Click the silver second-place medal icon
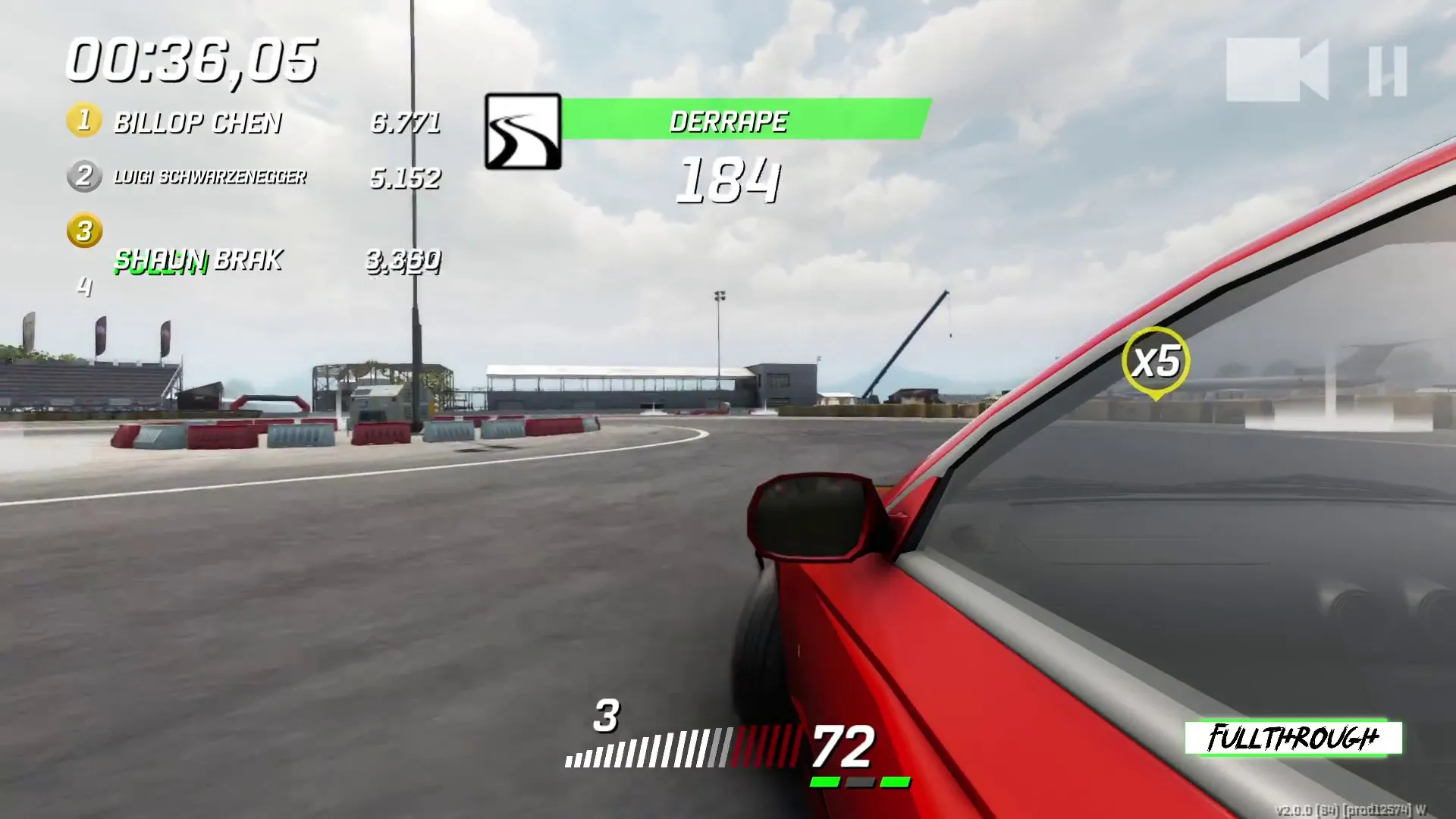 click(x=84, y=176)
